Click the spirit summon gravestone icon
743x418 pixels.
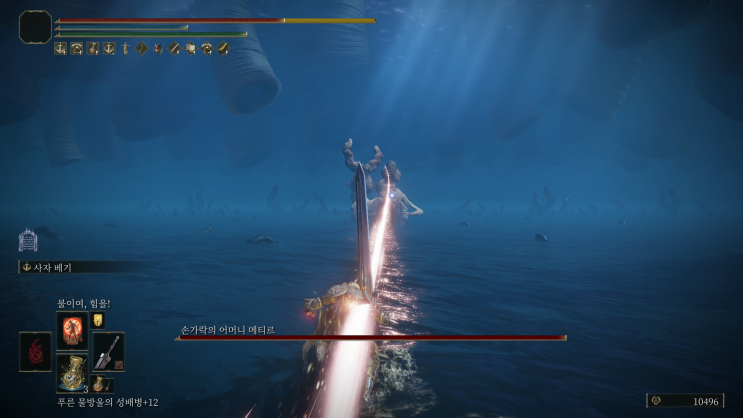[x=28, y=240]
